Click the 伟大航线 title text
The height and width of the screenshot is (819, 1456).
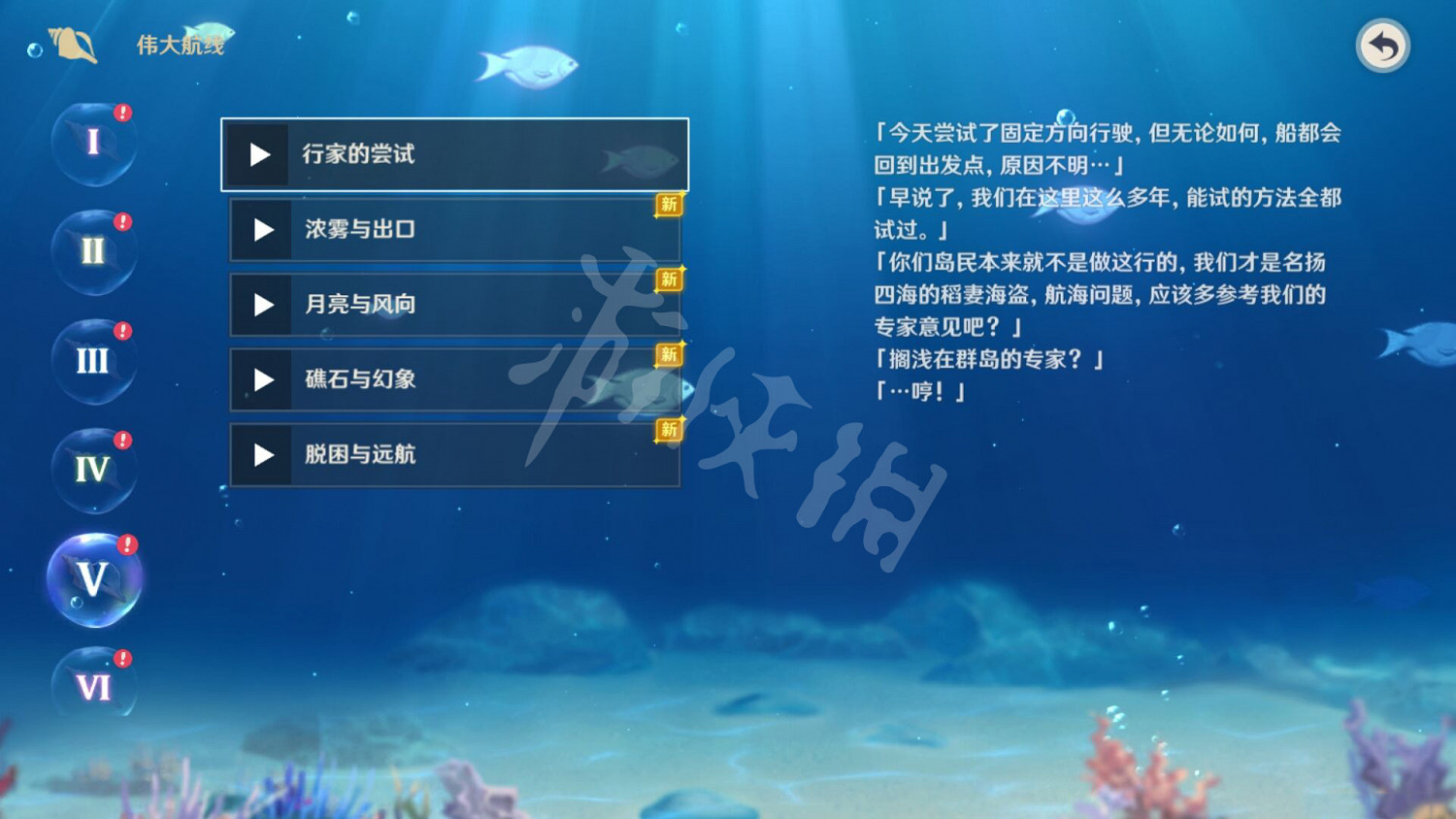[x=180, y=43]
